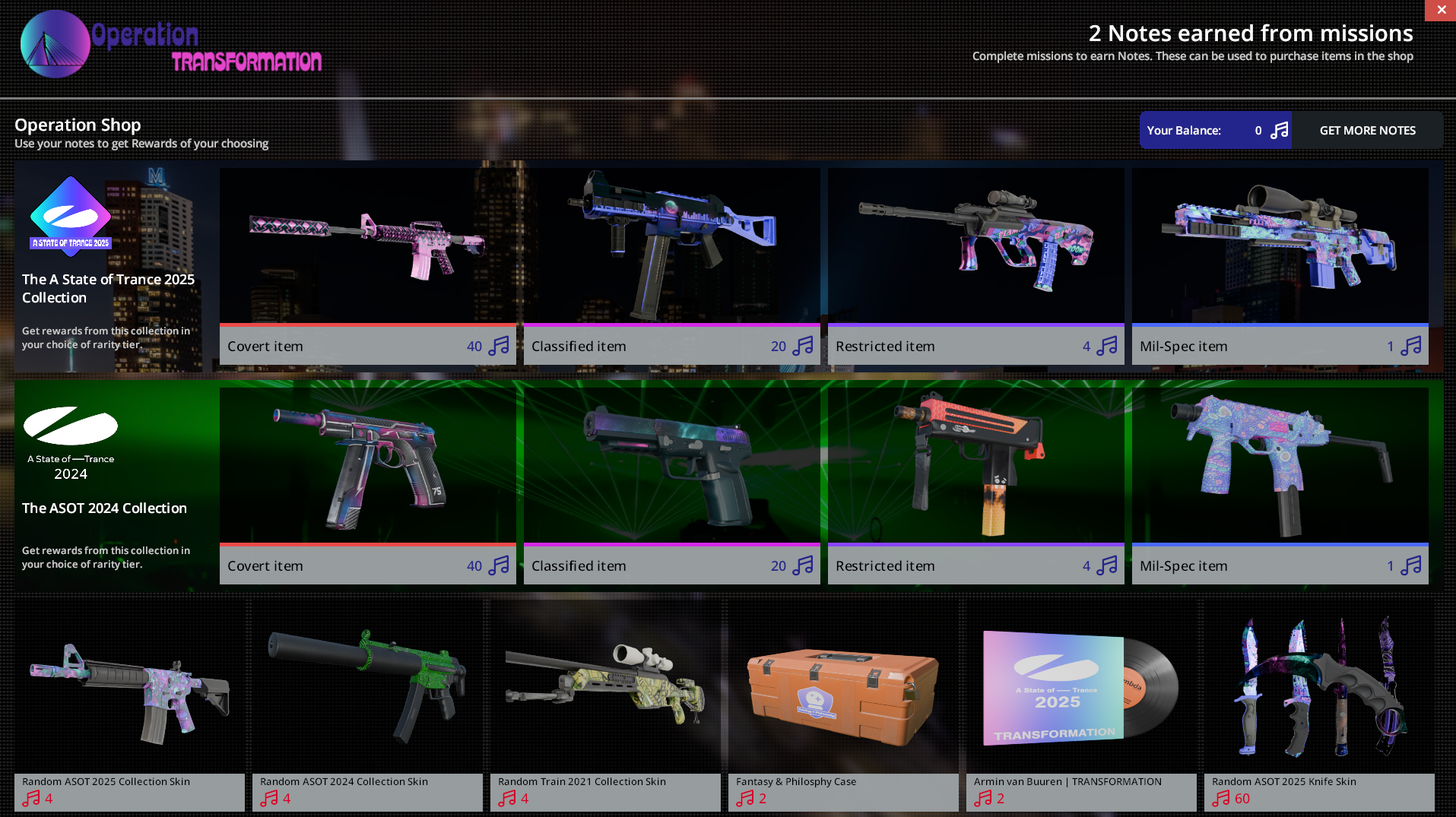Close the Operation Shop window
The width and height of the screenshot is (1456, 817).
coord(1441,10)
